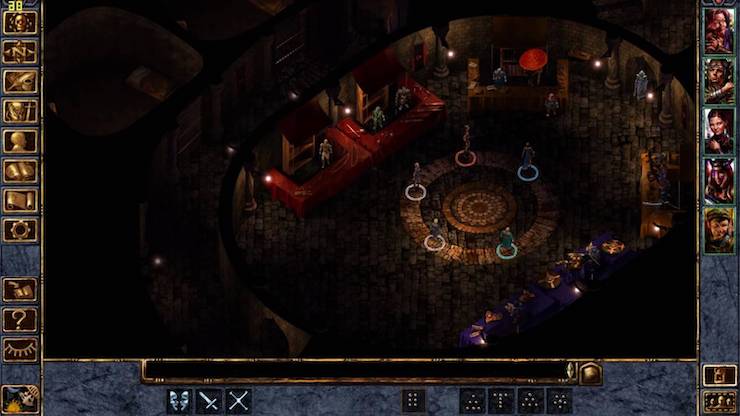Click the closed-eye rest button
The width and height of the screenshot is (740, 416).
20,350
